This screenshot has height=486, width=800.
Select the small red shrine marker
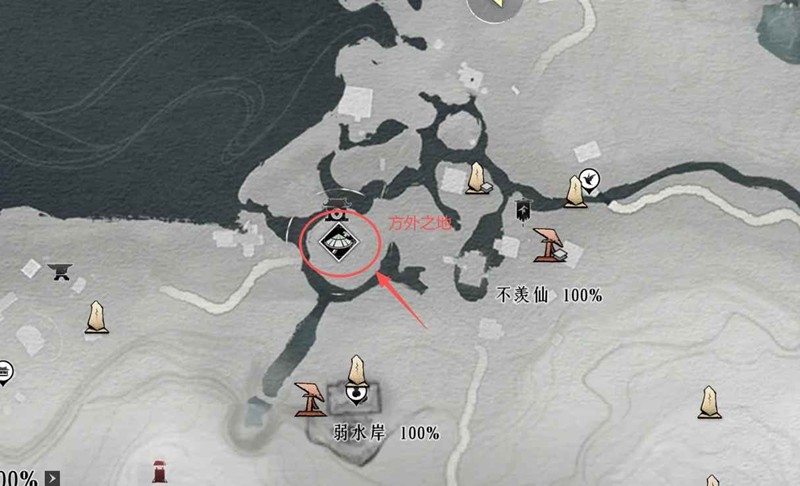pyautogui.click(x=159, y=471)
